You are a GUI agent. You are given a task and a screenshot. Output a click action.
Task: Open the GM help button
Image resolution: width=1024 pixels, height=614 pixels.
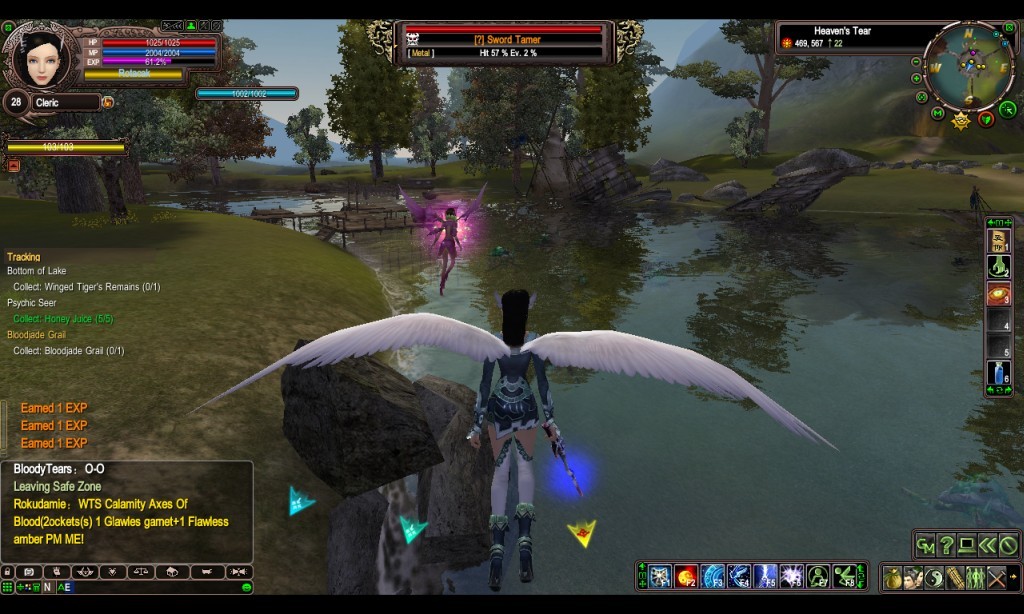[926, 545]
